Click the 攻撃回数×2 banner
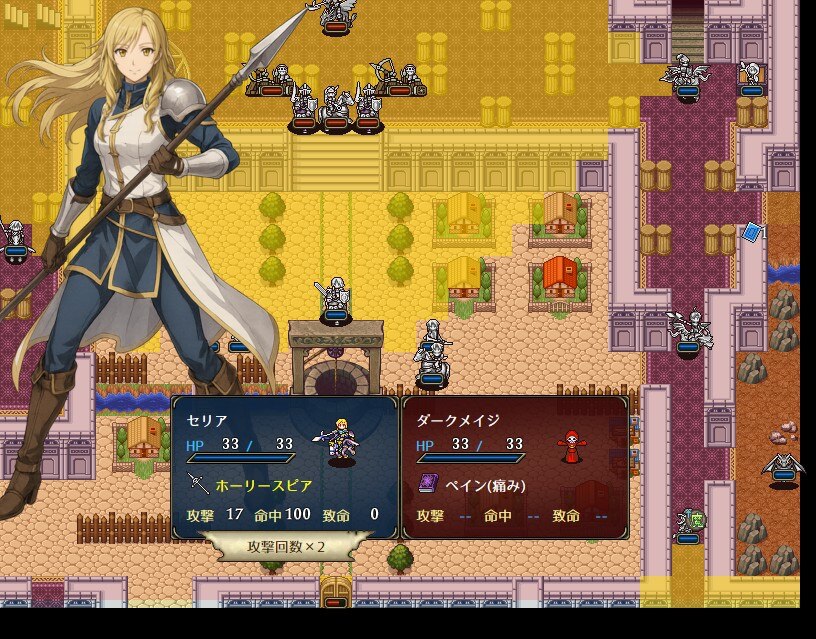The image size is (816, 639). (x=286, y=546)
